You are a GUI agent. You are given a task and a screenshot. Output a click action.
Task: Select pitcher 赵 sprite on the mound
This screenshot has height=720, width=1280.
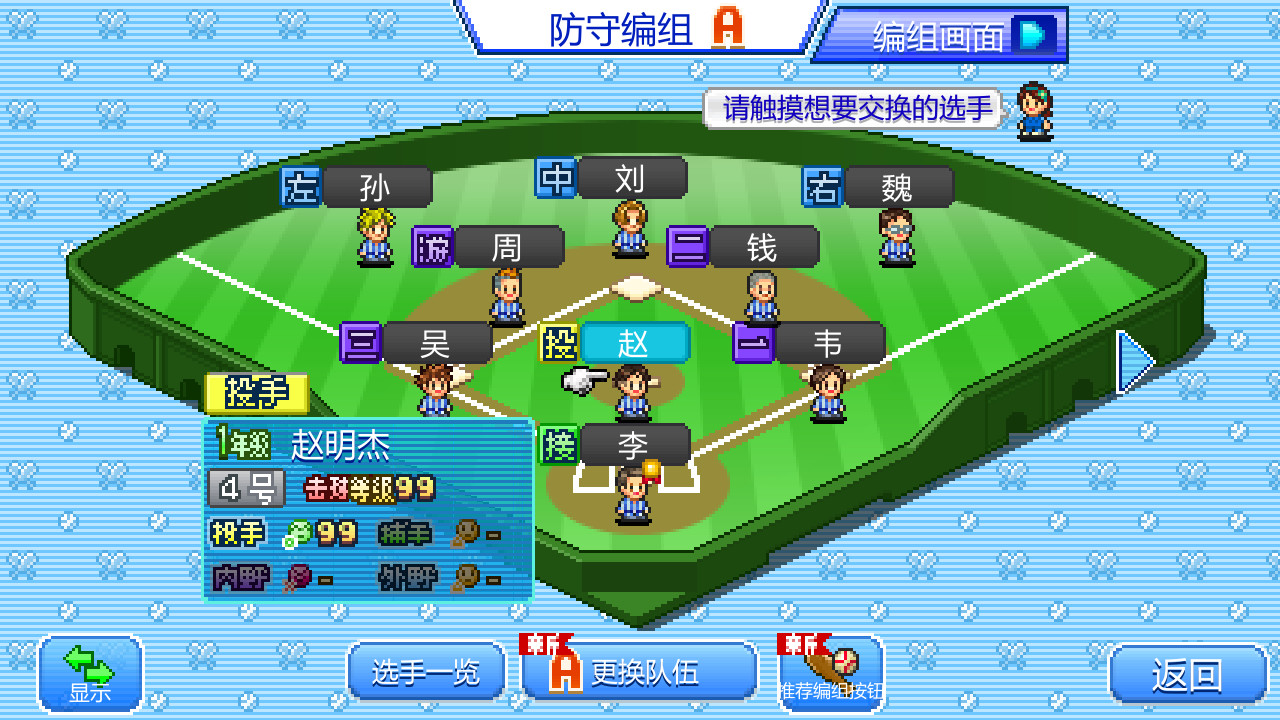pos(633,390)
